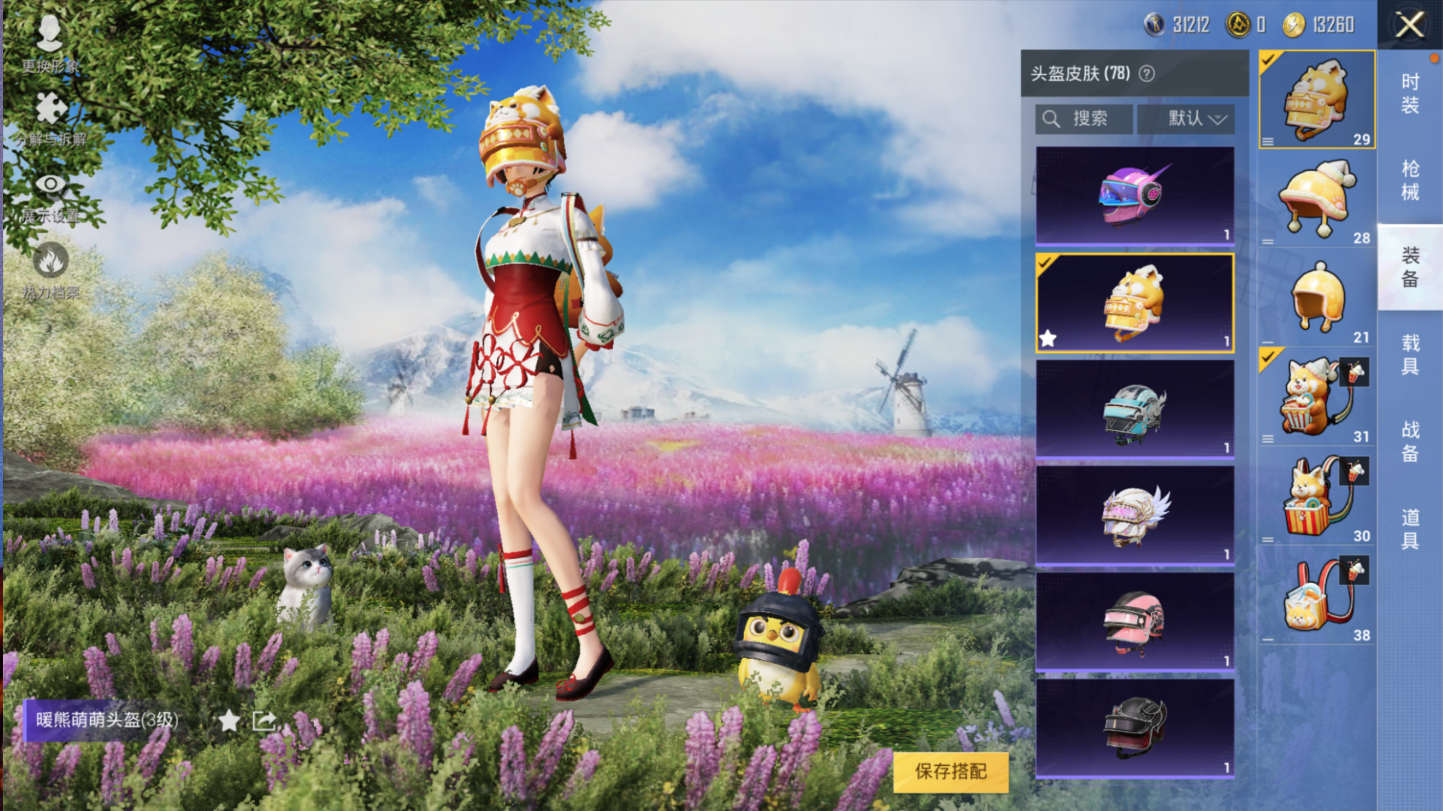Share the helmet via the share arrow icon
Viewport: 1443px width, 811px height.
pyautogui.click(x=264, y=720)
